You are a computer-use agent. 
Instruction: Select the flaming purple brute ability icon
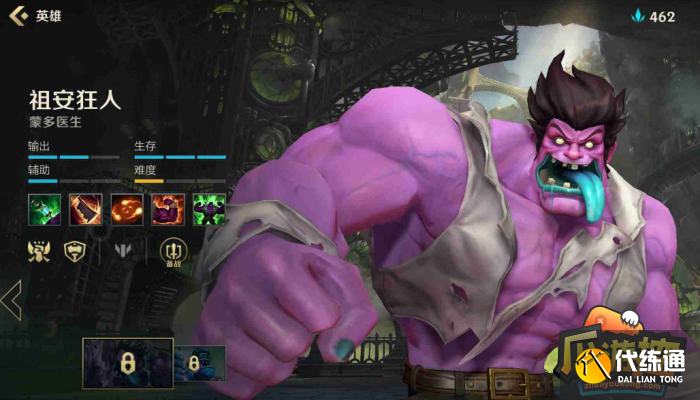pyautogui.click(x=168, y=210)
